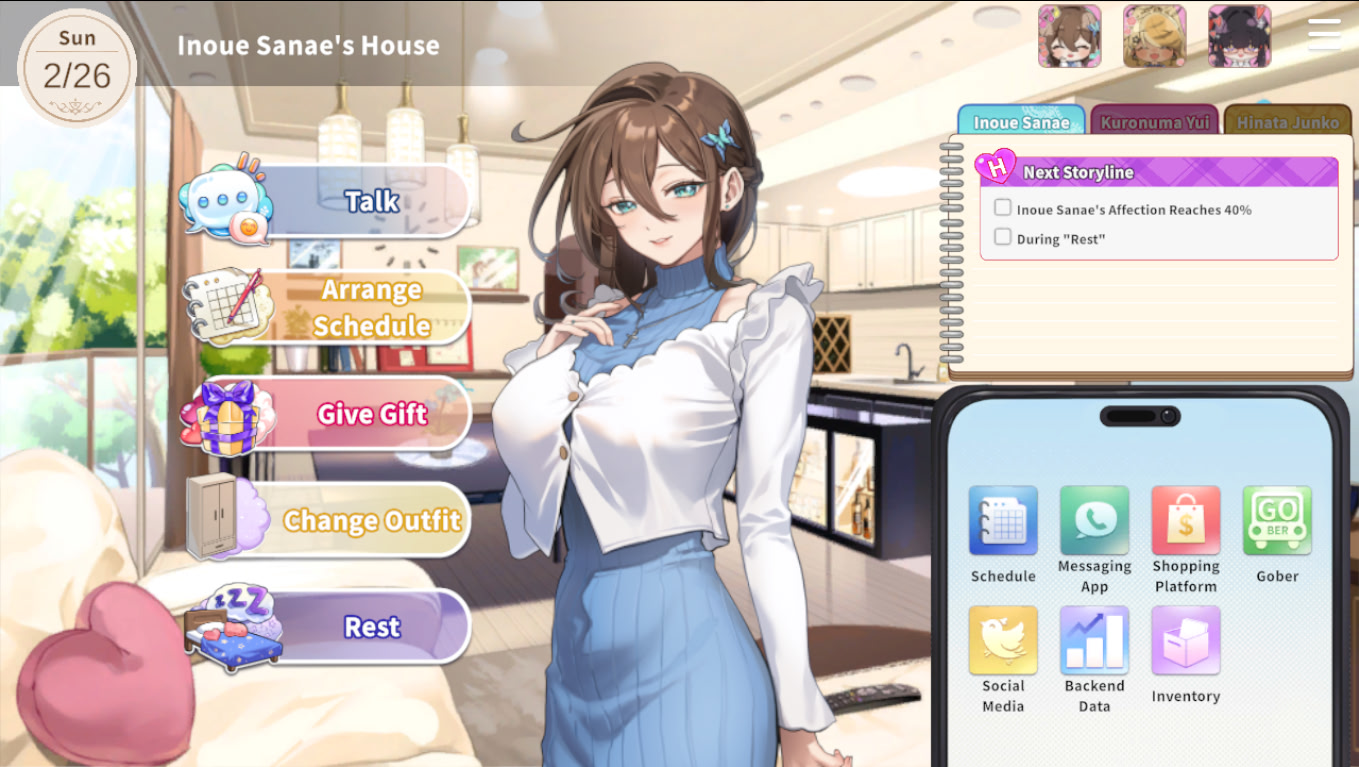This screenshot has width=1359, height=767.
Task: Launch the Shopping Platform app
Action: [1185, 521]
